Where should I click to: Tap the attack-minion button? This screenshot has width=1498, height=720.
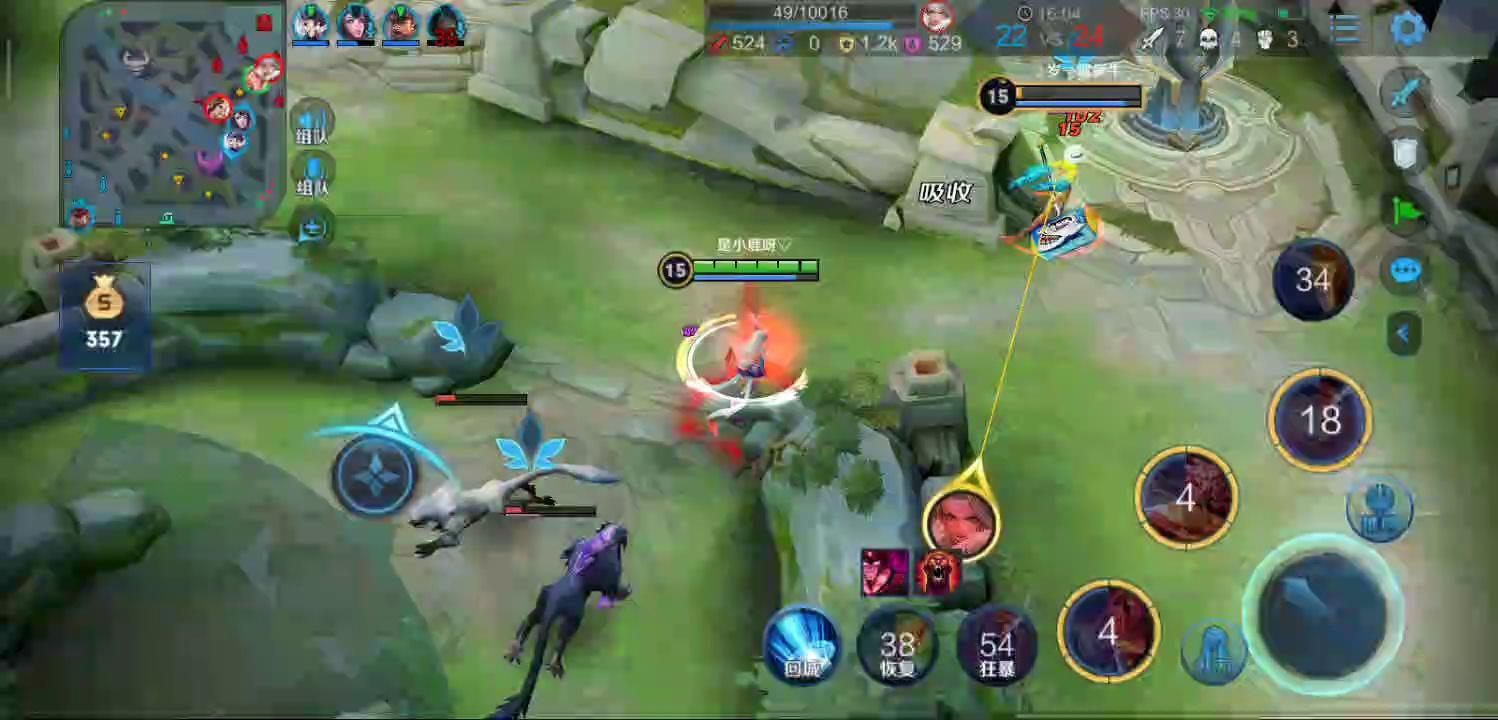pyautogui.click(x=1213, y=650)
